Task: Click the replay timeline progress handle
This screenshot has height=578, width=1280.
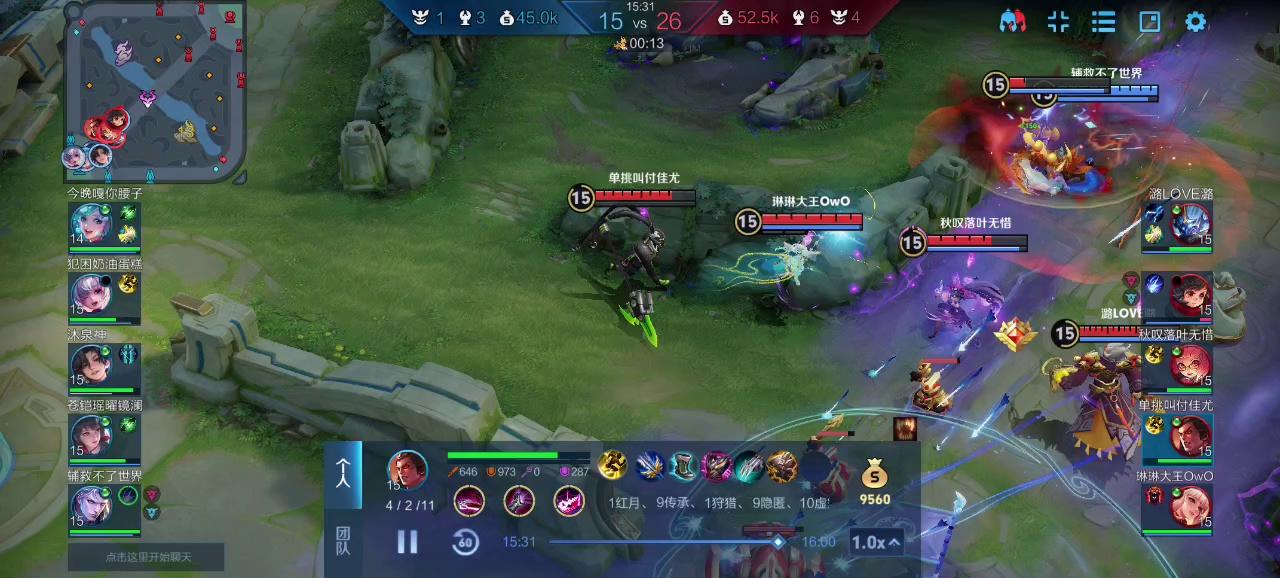Action: [x=778, y=542]
